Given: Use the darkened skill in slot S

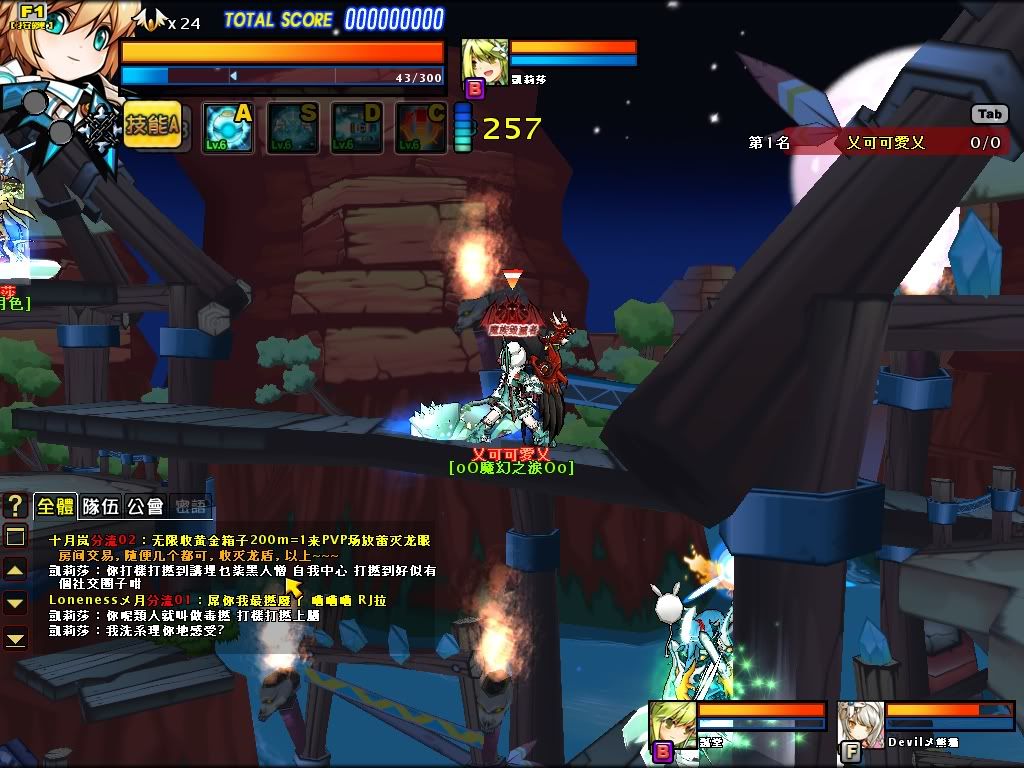Looking at the screenshot, I should (292, 128).
